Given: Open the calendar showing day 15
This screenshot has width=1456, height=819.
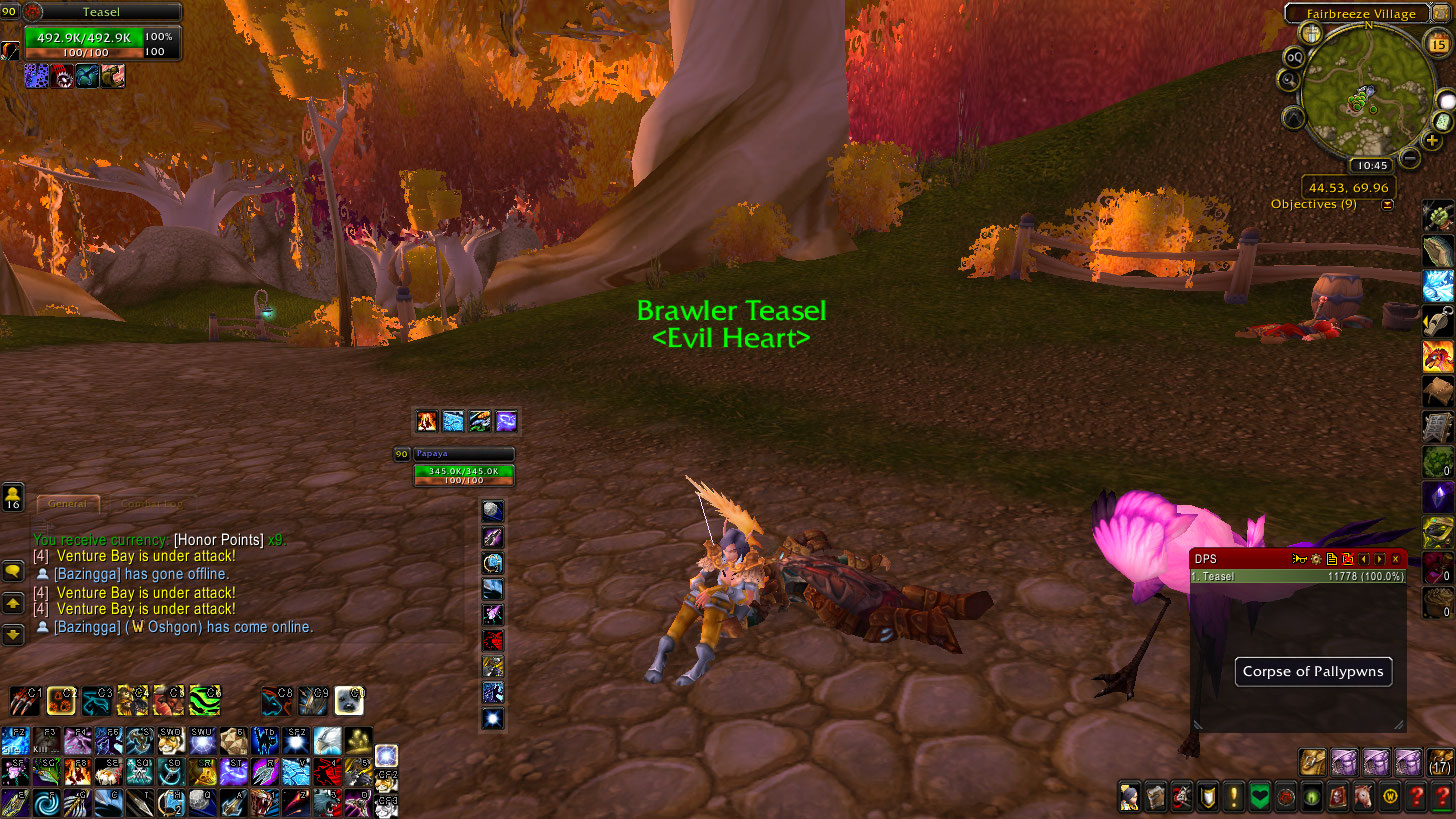Looking at the screenshot, I should point(1439,44).
